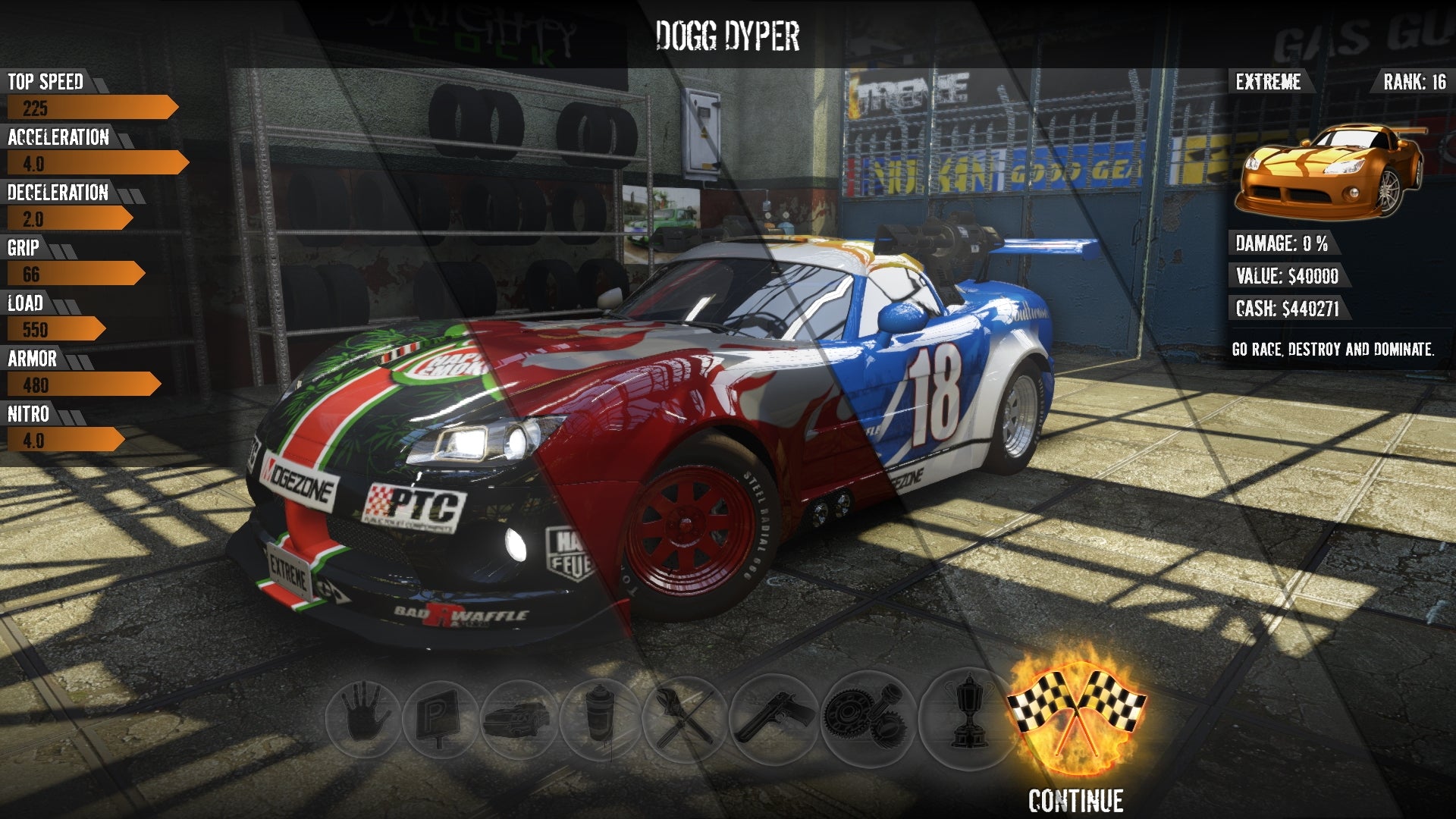Open the spray can paint shop icon
This screenshot has height=819, width=1456.
click(x=599, y=714)
